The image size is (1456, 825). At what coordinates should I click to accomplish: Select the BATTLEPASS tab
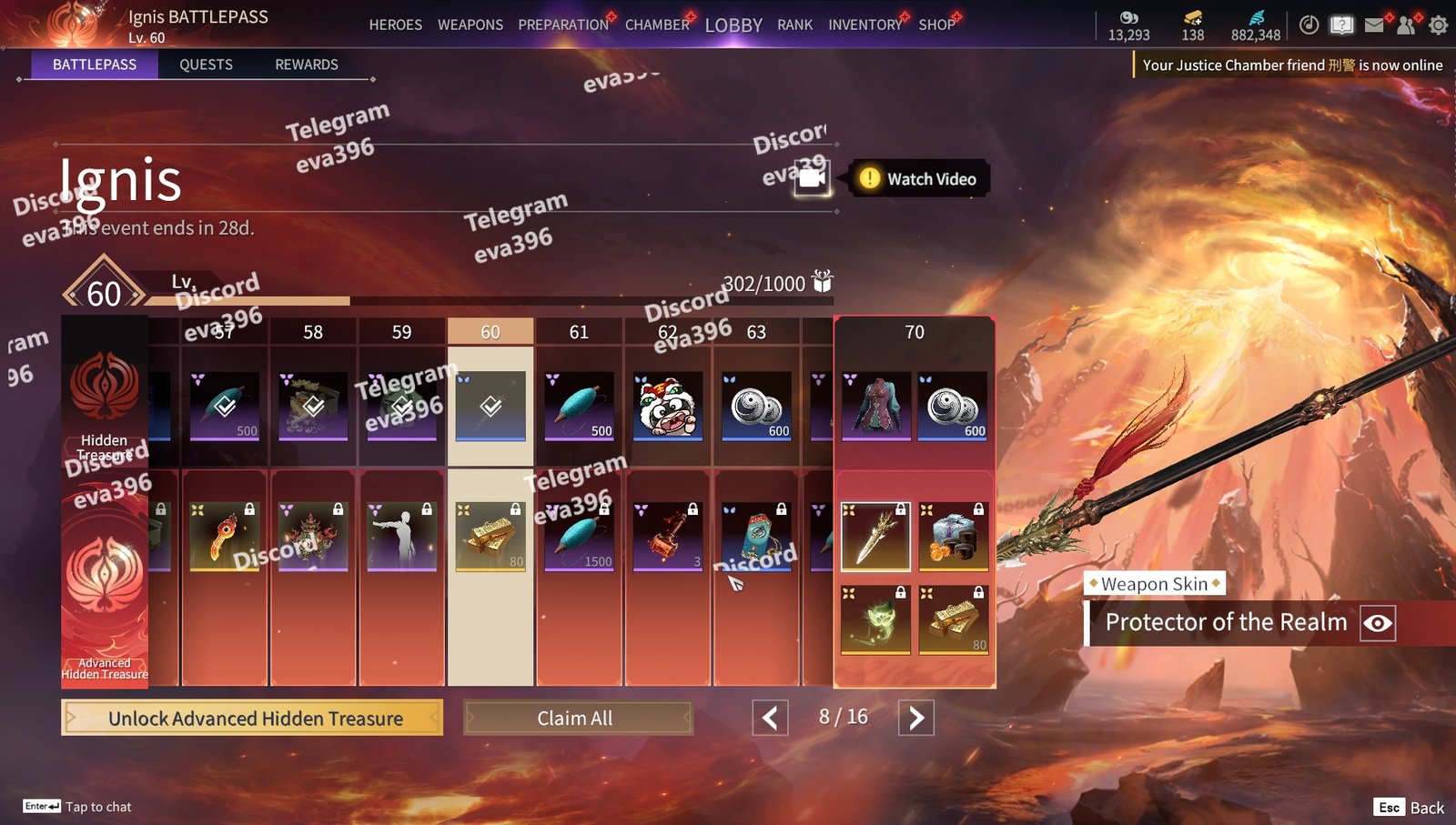(x=95, y=65)
